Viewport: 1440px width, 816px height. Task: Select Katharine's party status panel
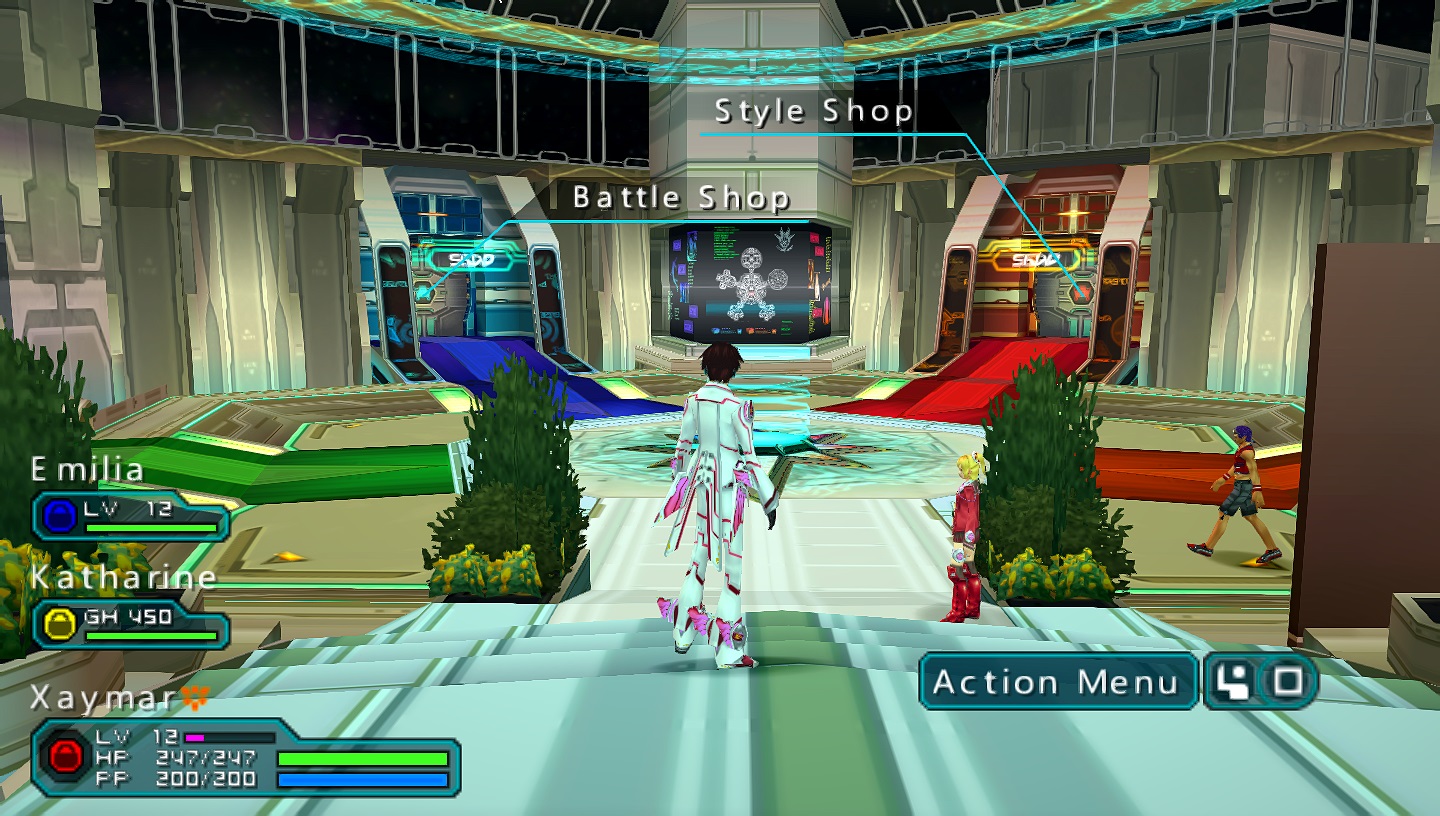pyautogui.click(x=131, y=623)
